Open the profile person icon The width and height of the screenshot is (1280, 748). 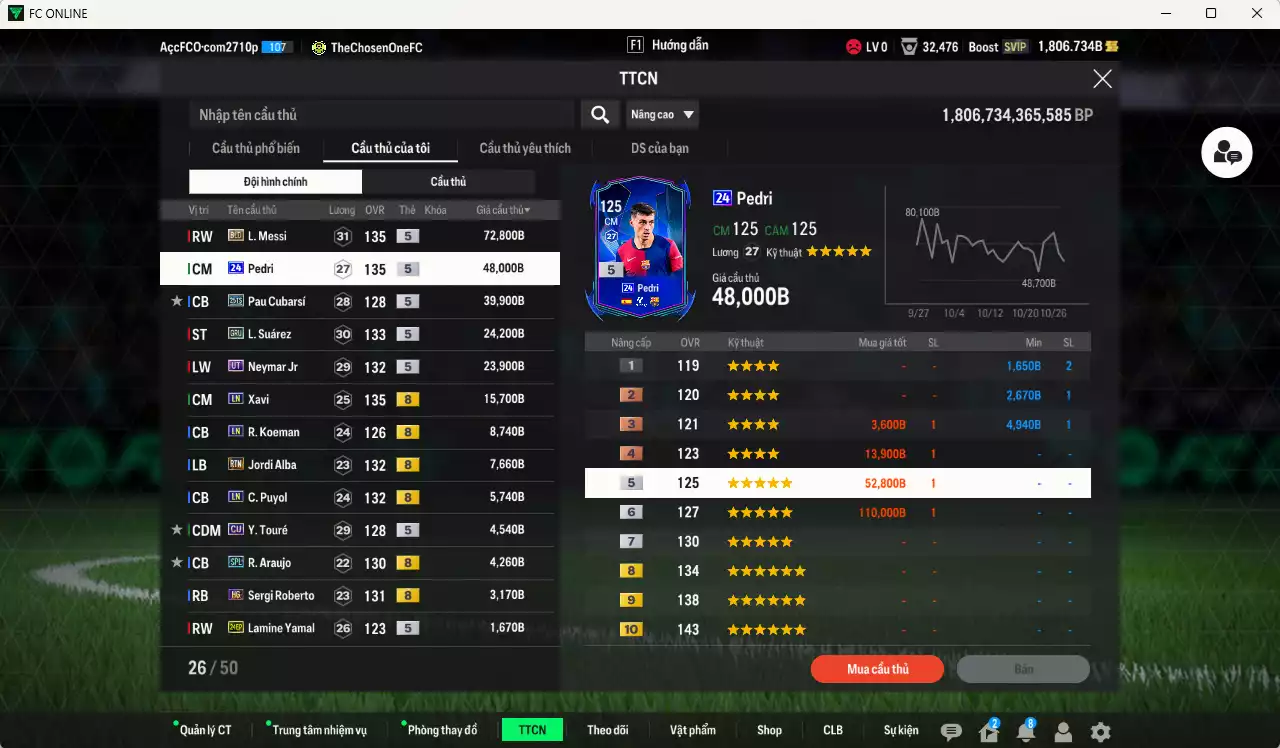click(x=1063, y=732)
